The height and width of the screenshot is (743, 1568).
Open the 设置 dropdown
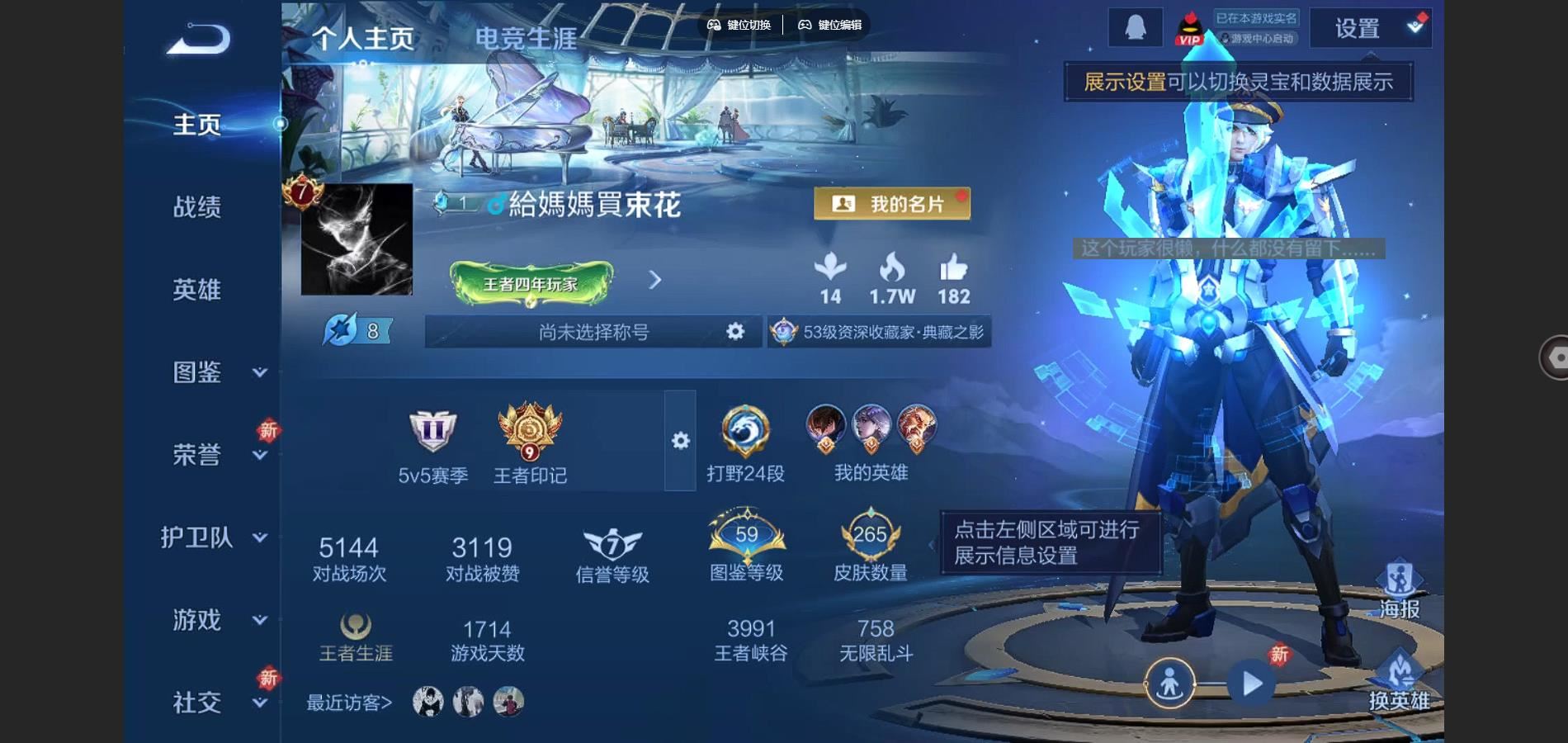coord(1370,29)
